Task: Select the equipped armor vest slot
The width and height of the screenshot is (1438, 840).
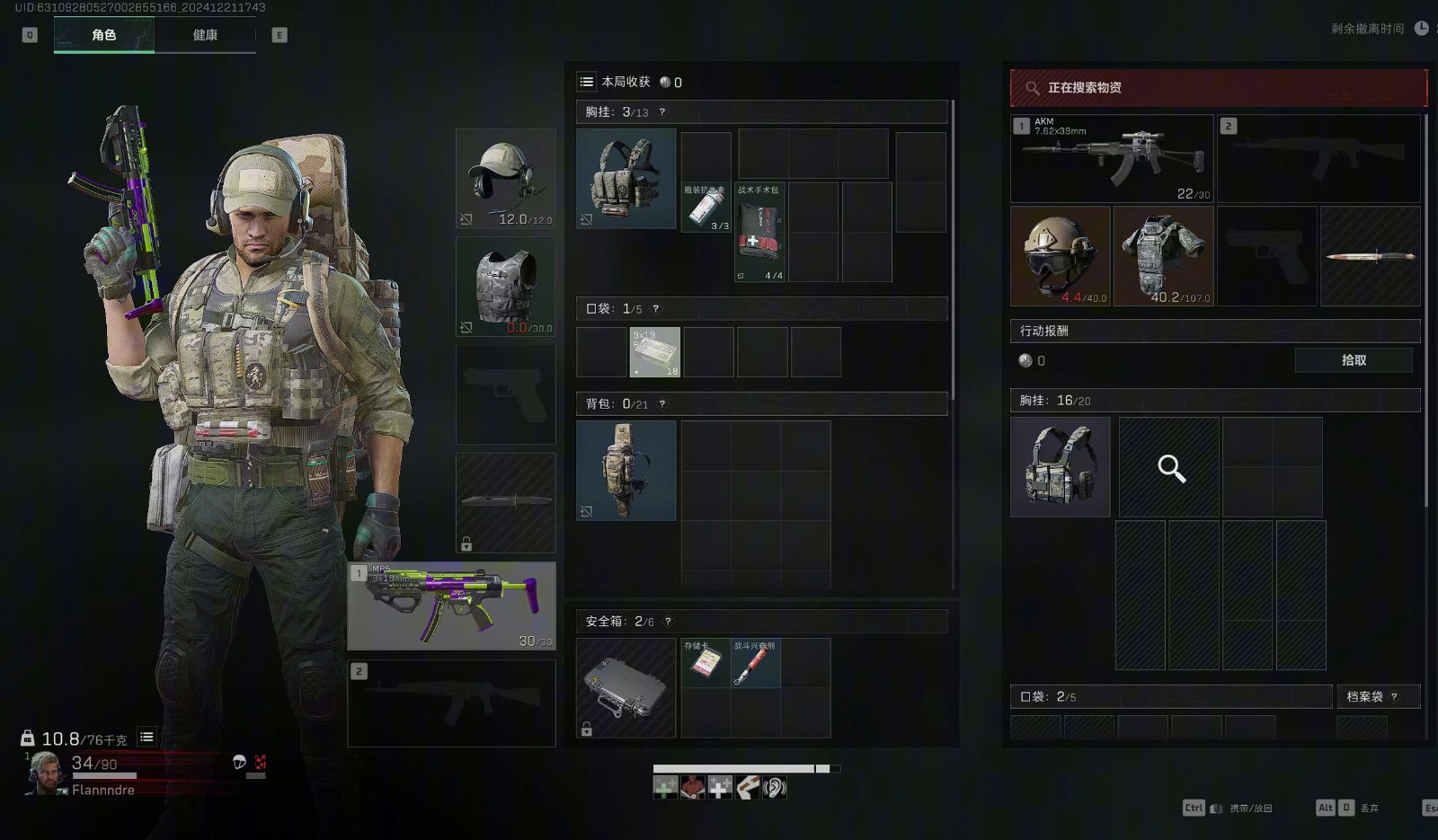Action: tap(506, 287)
